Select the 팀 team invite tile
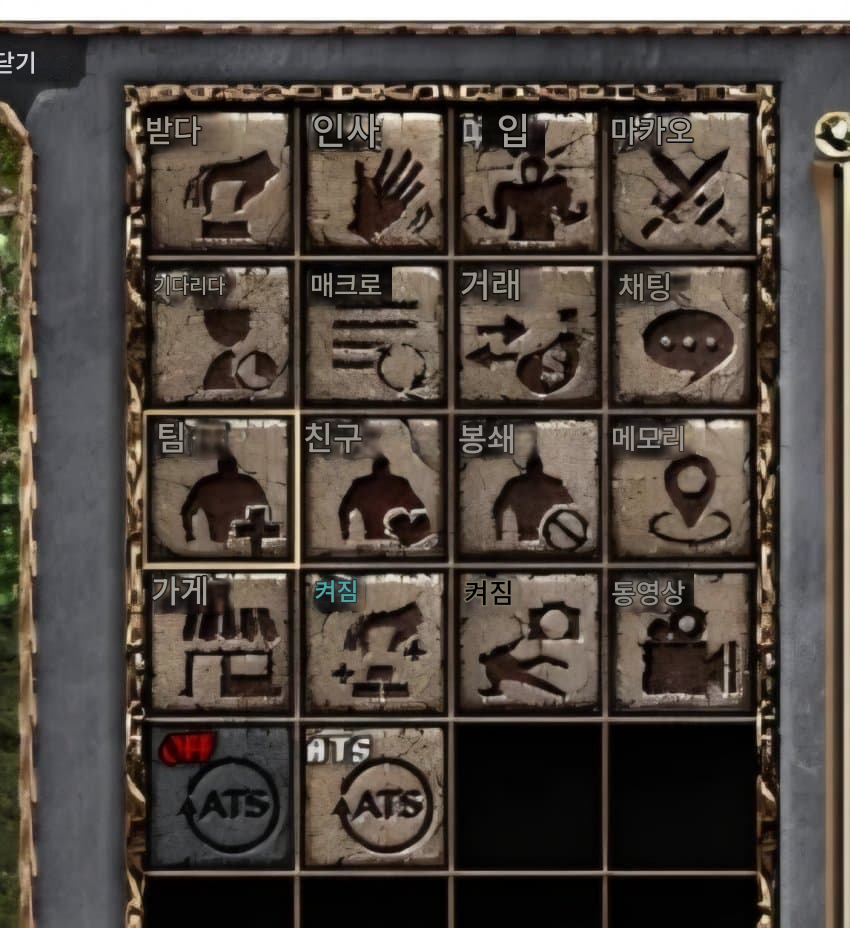This screenshot has height=928, width=850. 220,488
